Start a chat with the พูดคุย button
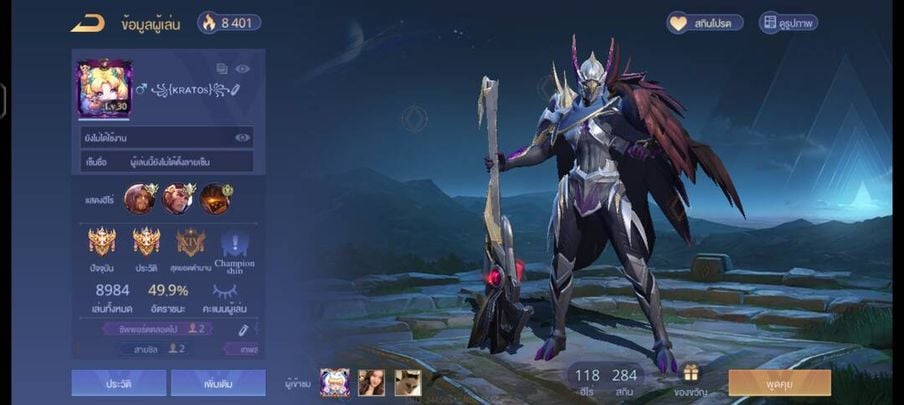 point(779,382)
